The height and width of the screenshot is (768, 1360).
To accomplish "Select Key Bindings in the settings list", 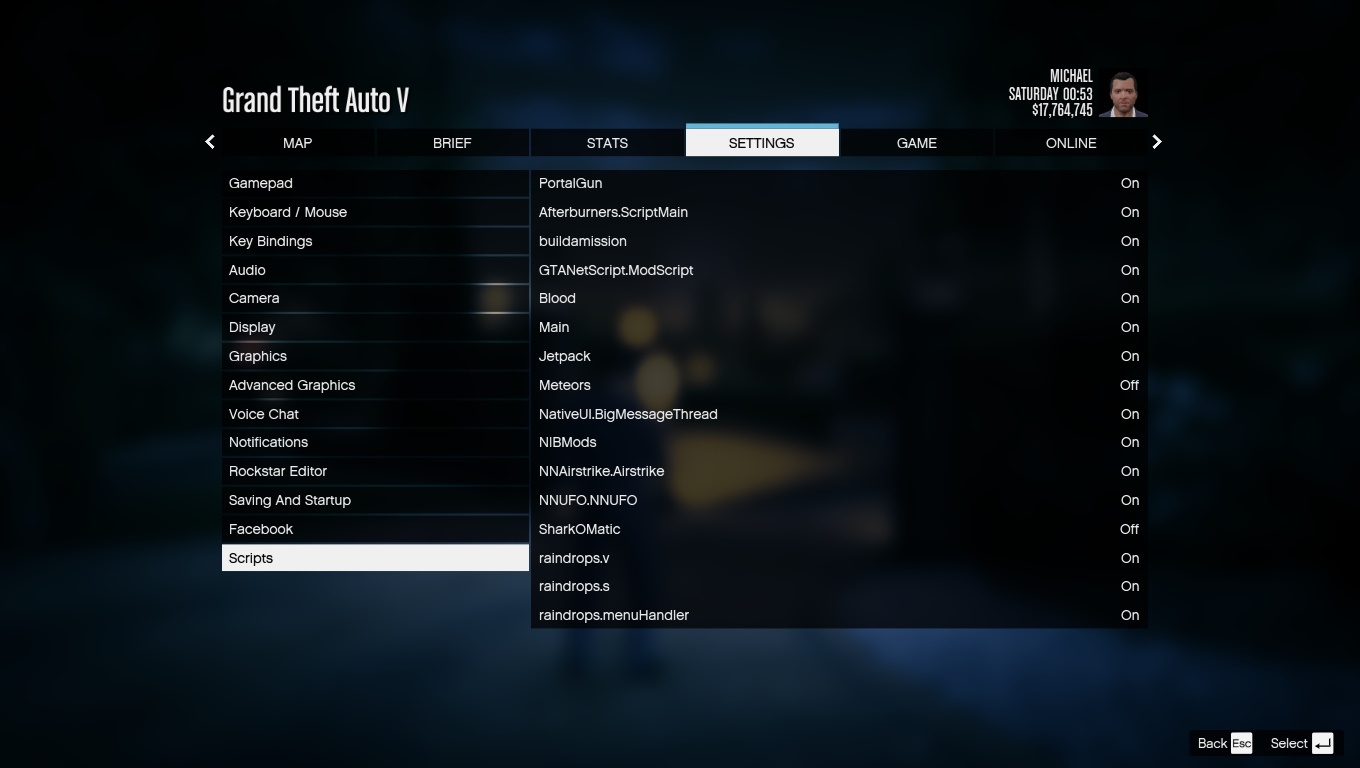I will click(x=375, y=241).
